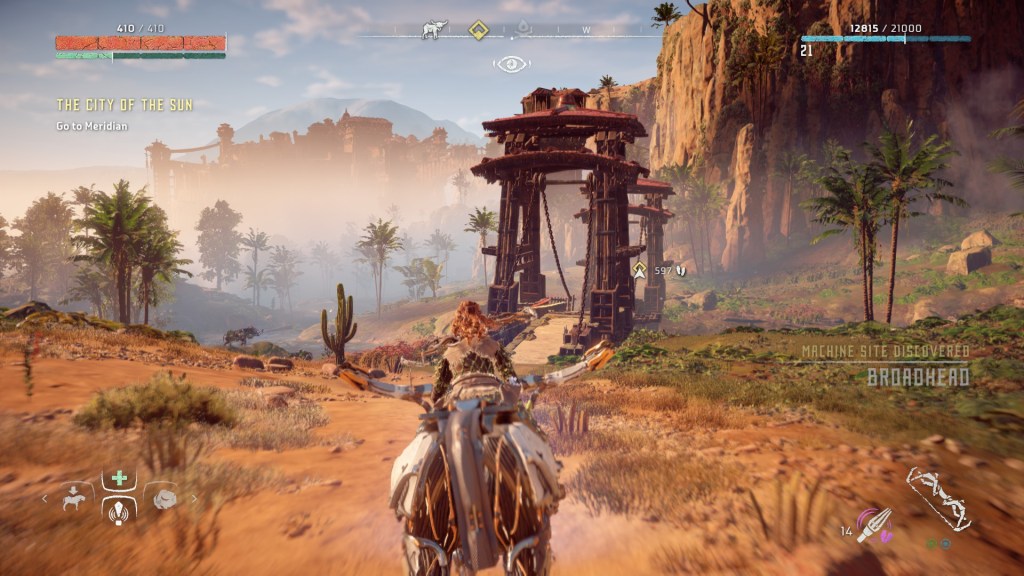Open The City of the Sun quest tracker
The height and width of the screenshot is (576, 1024).
(125, 104)
